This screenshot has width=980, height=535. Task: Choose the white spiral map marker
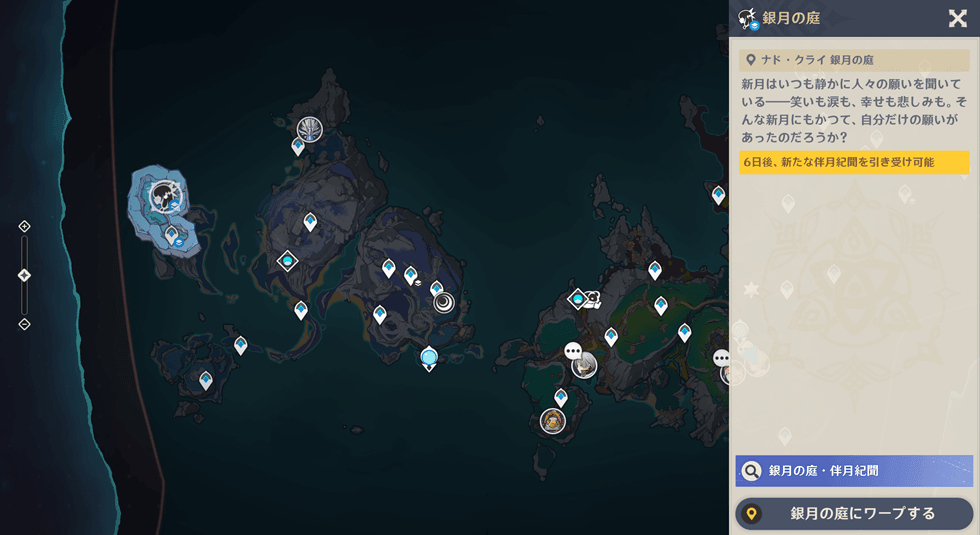click(444, 303)
